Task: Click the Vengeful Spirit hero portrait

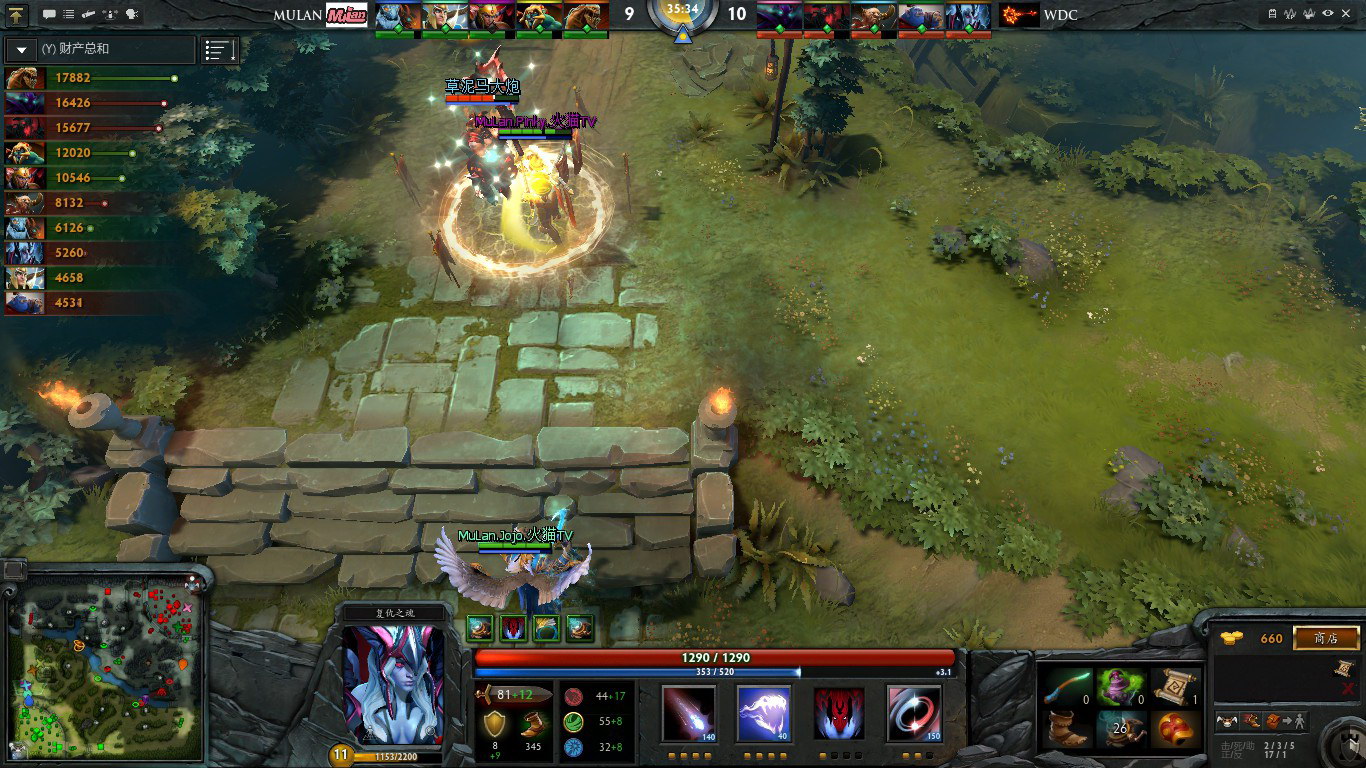Action: 393,685
